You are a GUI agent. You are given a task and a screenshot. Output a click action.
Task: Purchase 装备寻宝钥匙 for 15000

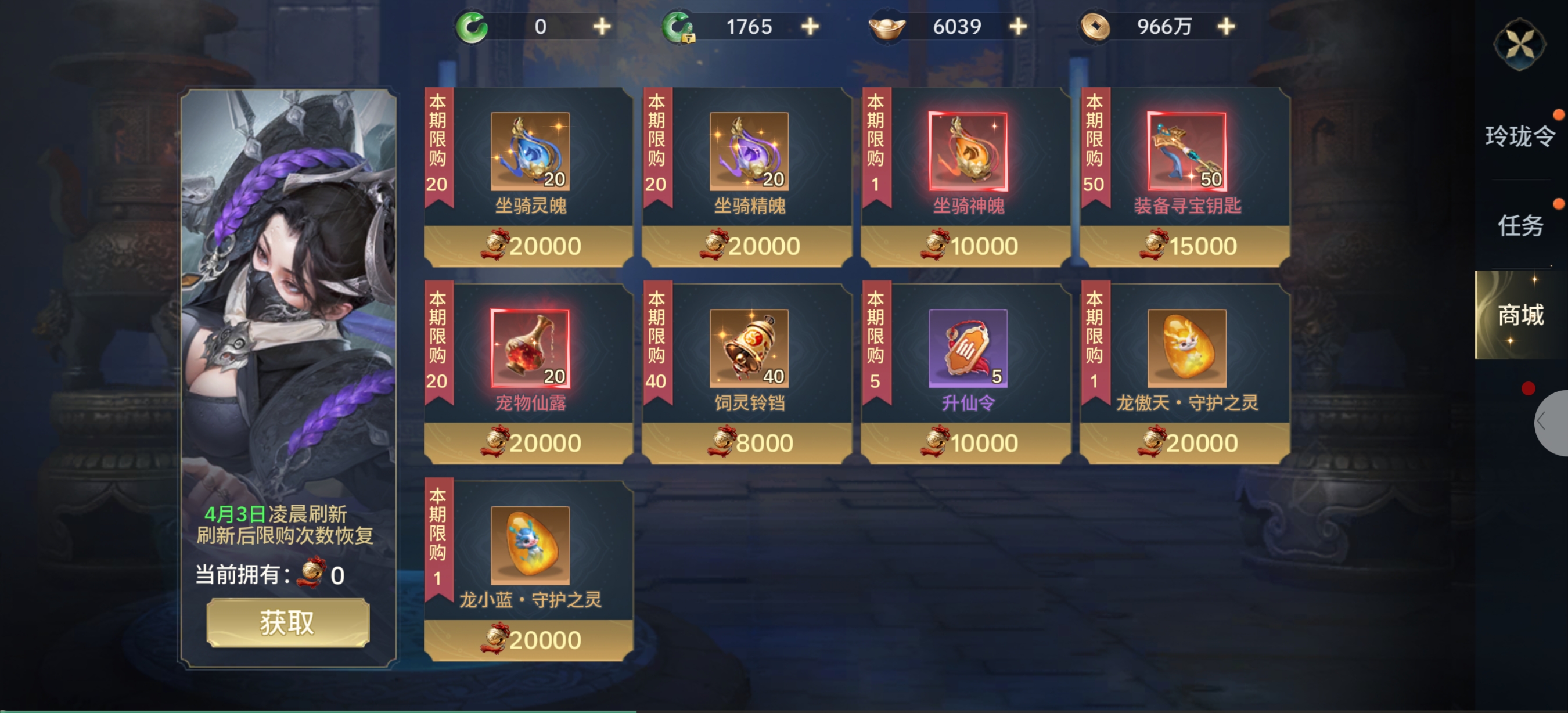click(1186, 246)
